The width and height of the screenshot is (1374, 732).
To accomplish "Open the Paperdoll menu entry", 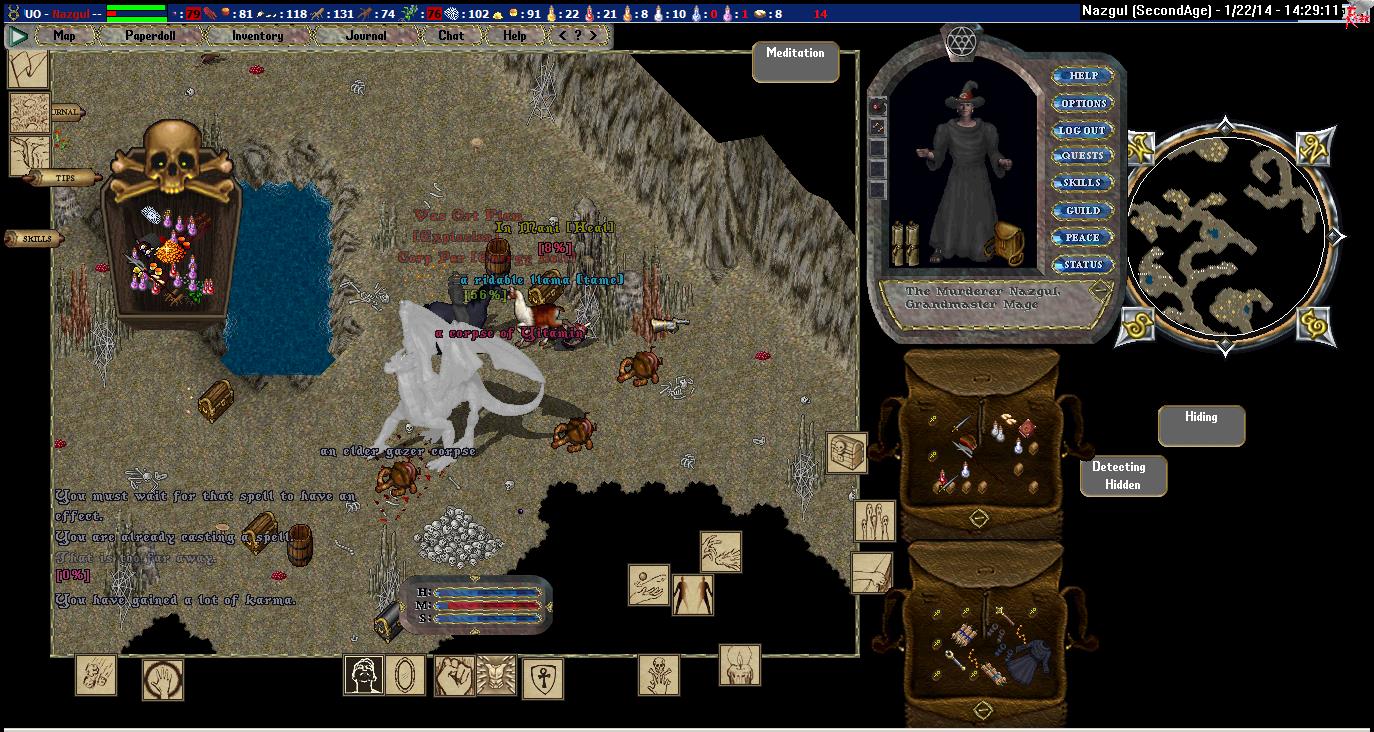I will (x=150, y=36).
